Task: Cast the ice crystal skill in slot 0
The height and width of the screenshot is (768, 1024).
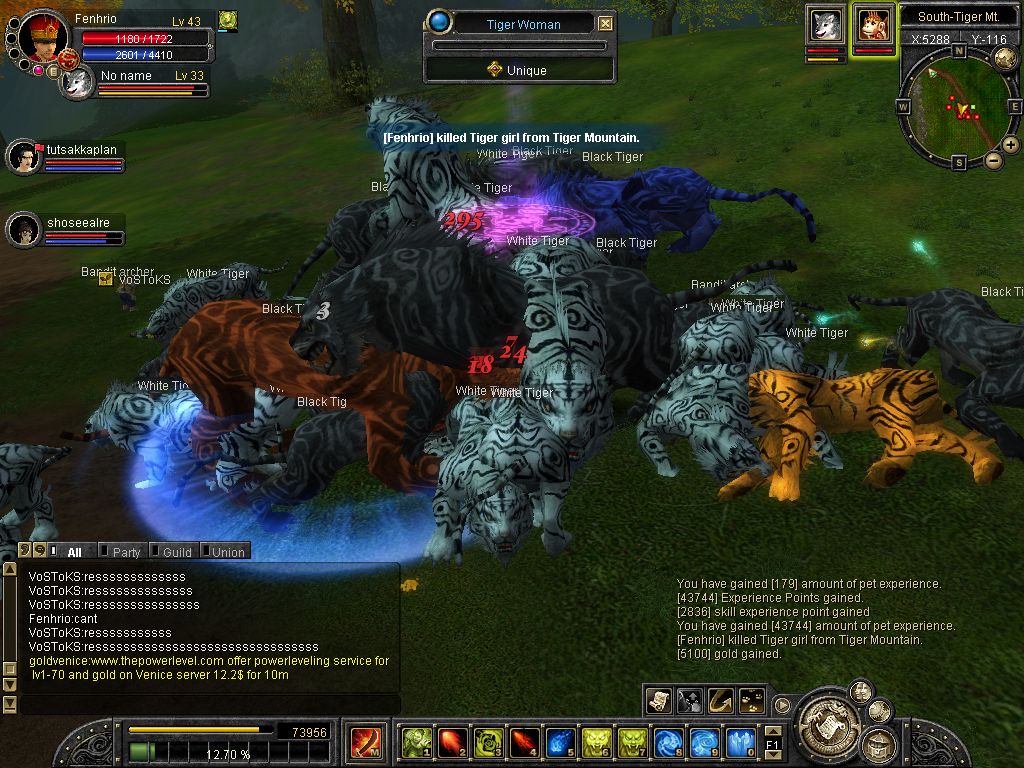Action: [x=740, y=742]
